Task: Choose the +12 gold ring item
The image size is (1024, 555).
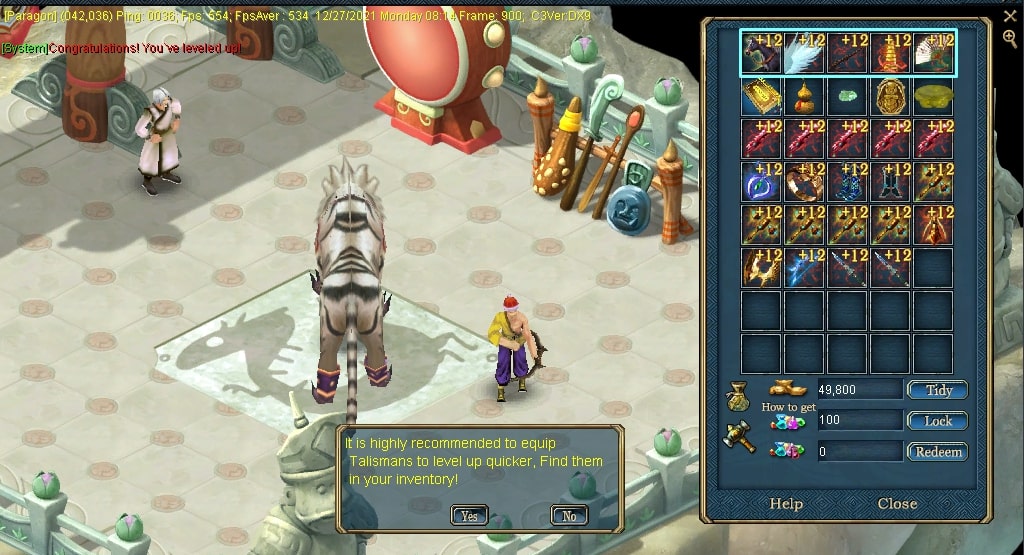Action: click(805, 183)
